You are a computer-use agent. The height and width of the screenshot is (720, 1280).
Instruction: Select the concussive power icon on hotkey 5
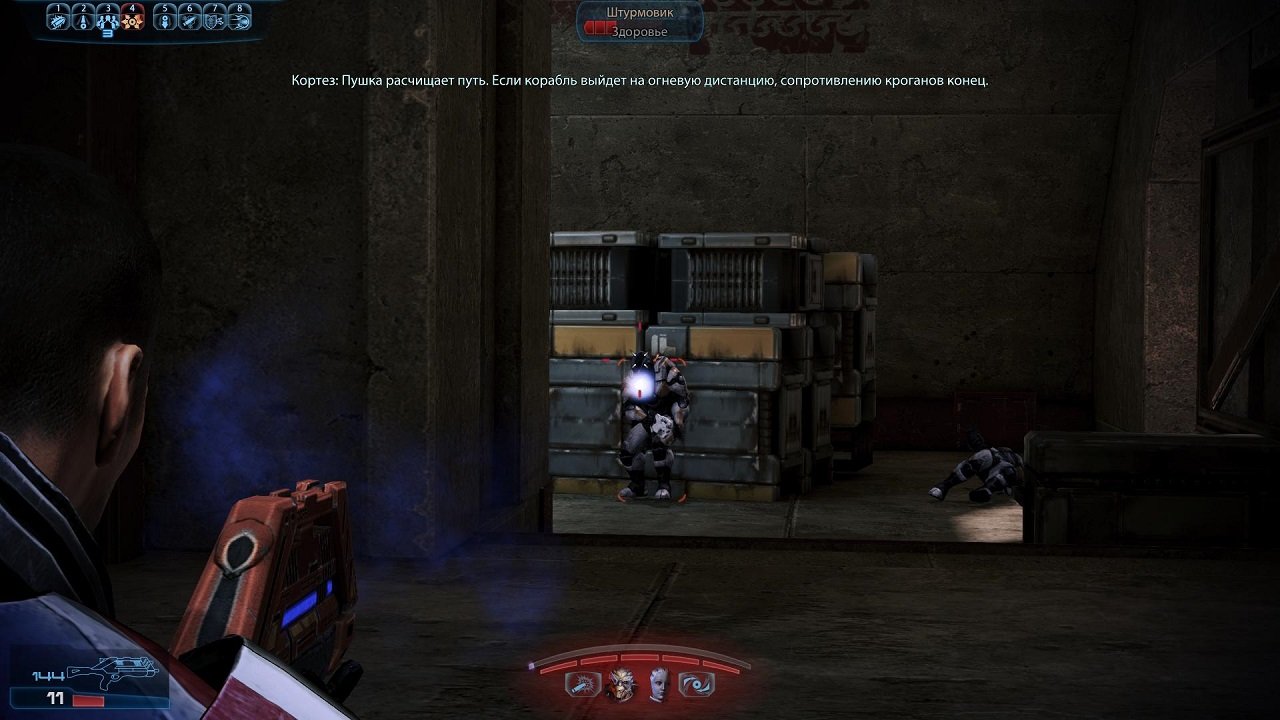(x=165, y=21)
